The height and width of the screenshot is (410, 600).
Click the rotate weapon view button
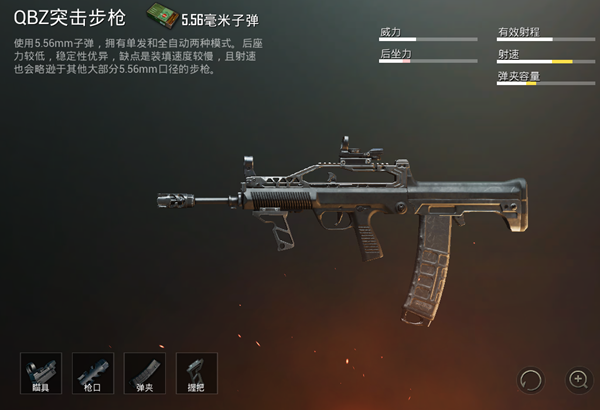532,379
